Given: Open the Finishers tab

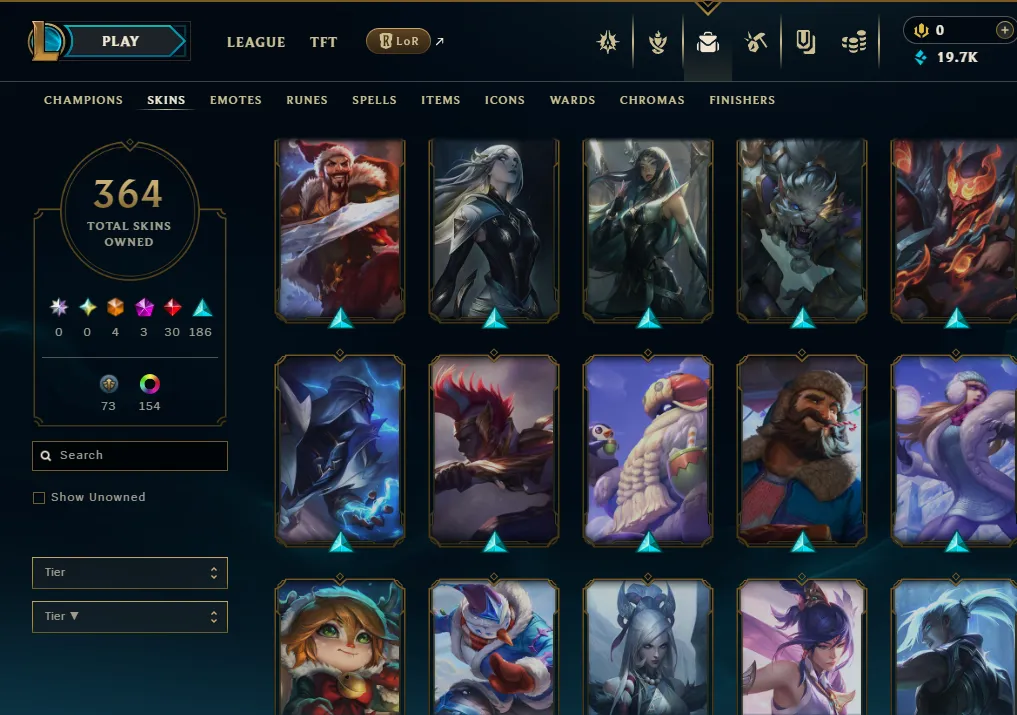Looking at the screenshot, I should pyautogui.click(x=742, y=100).
